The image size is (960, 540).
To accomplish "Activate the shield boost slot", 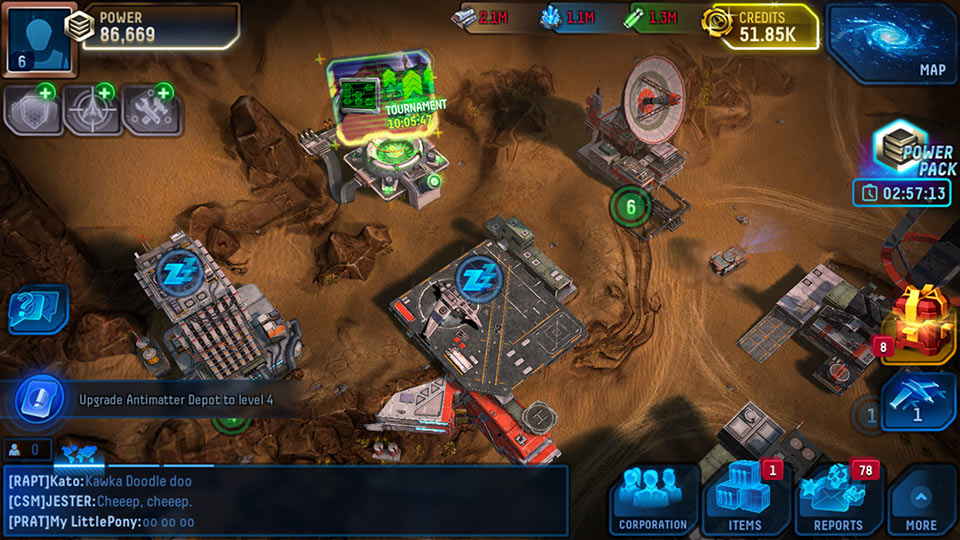I will [x=32, y=112].
